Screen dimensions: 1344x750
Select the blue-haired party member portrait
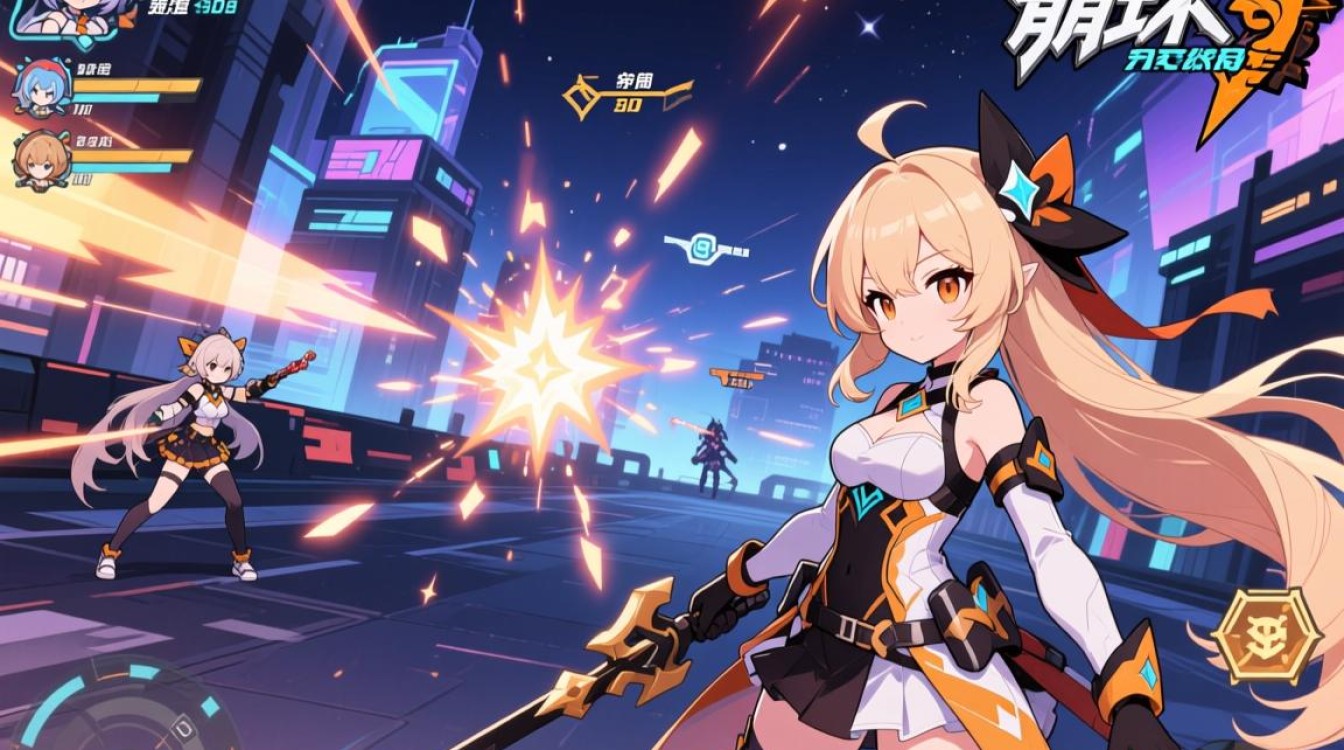coord(40,88)
